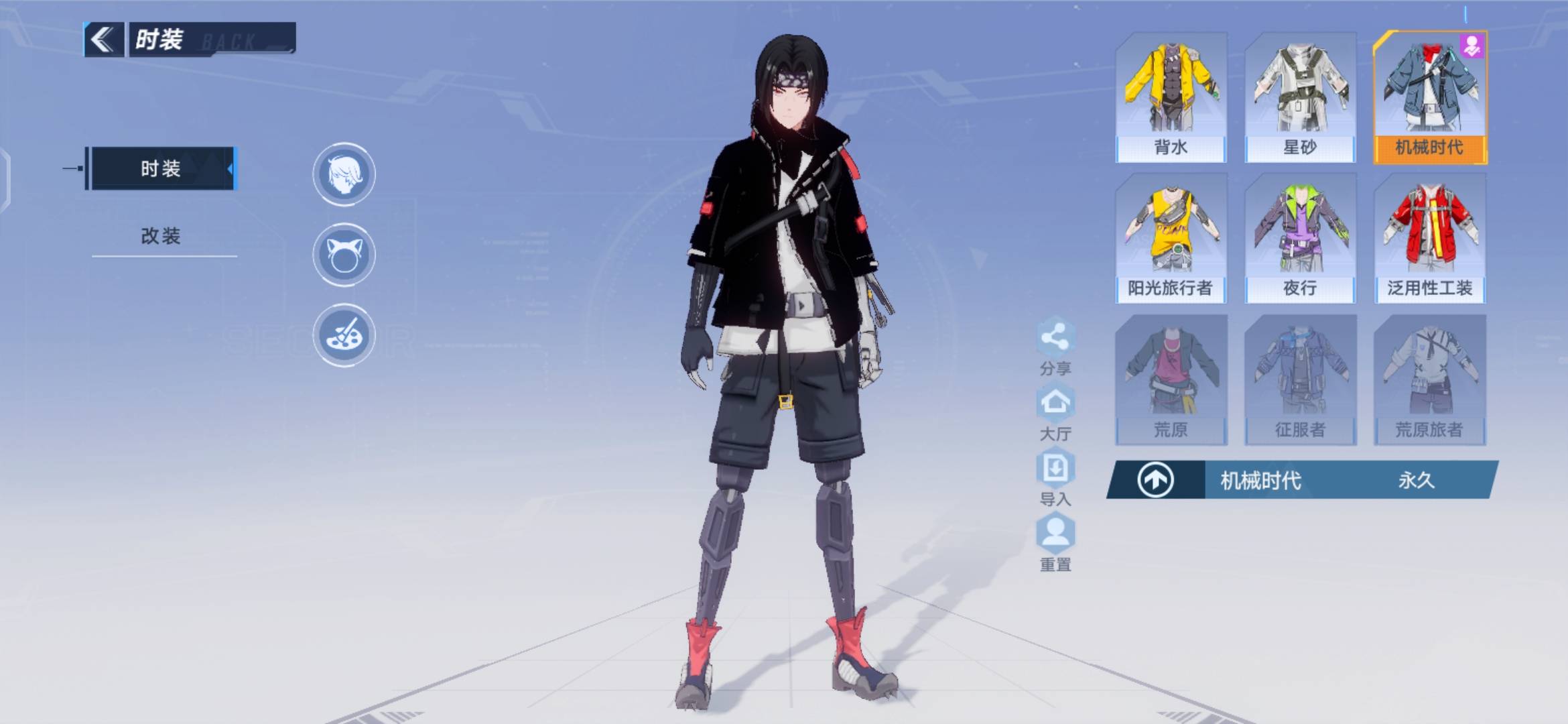The width and height of the screenshot is (1568, 724).
Task: Select the 星砂 white outfit
Action: tap(1300, 97)
